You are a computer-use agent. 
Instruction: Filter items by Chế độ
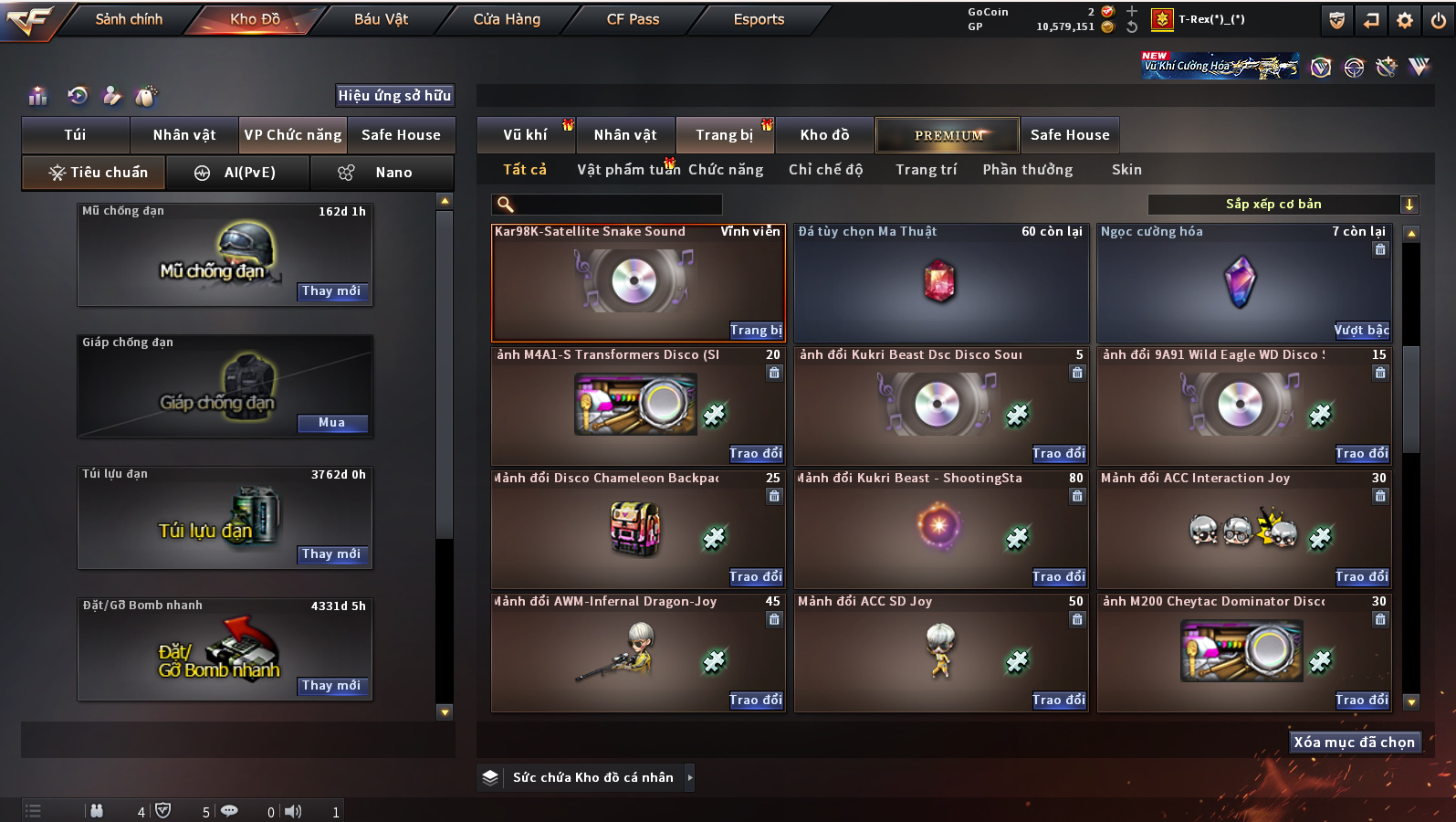pyautogui.click(x=825, y=170)
